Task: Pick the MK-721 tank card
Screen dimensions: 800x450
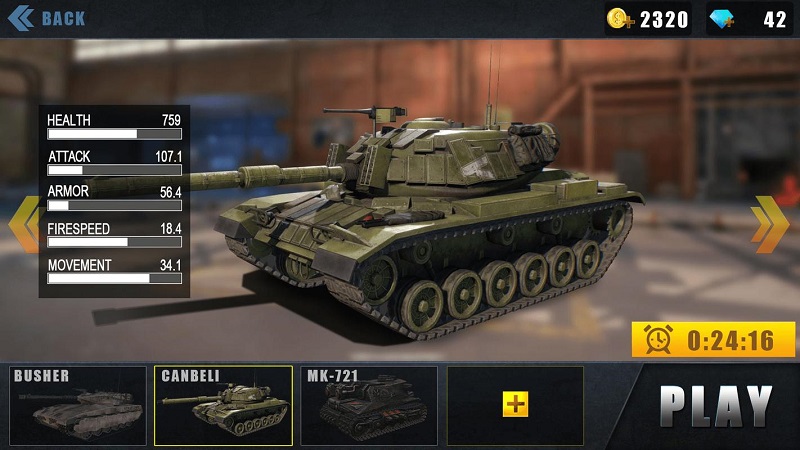Action: (x=369, y=405)
